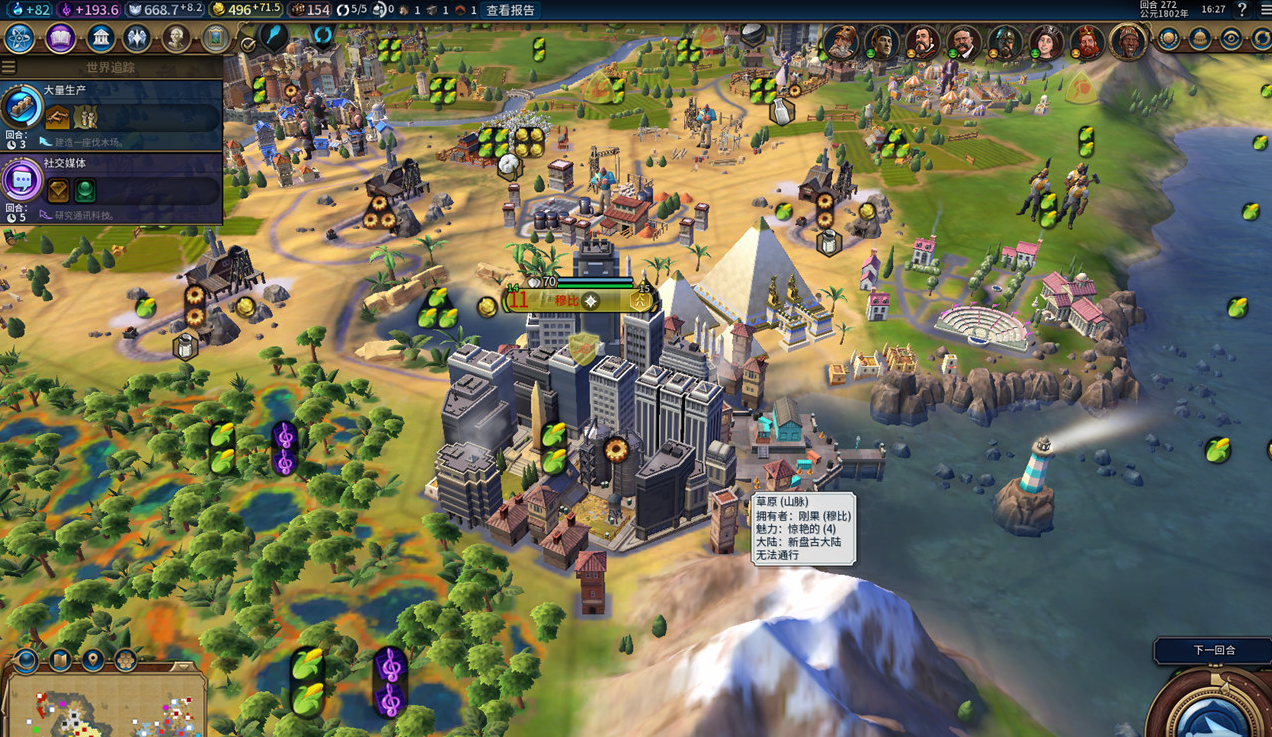The height and width of the screenshot is (737, 1272).
Task: Click the 查看报告 view reports button
Action: [510, 10]
